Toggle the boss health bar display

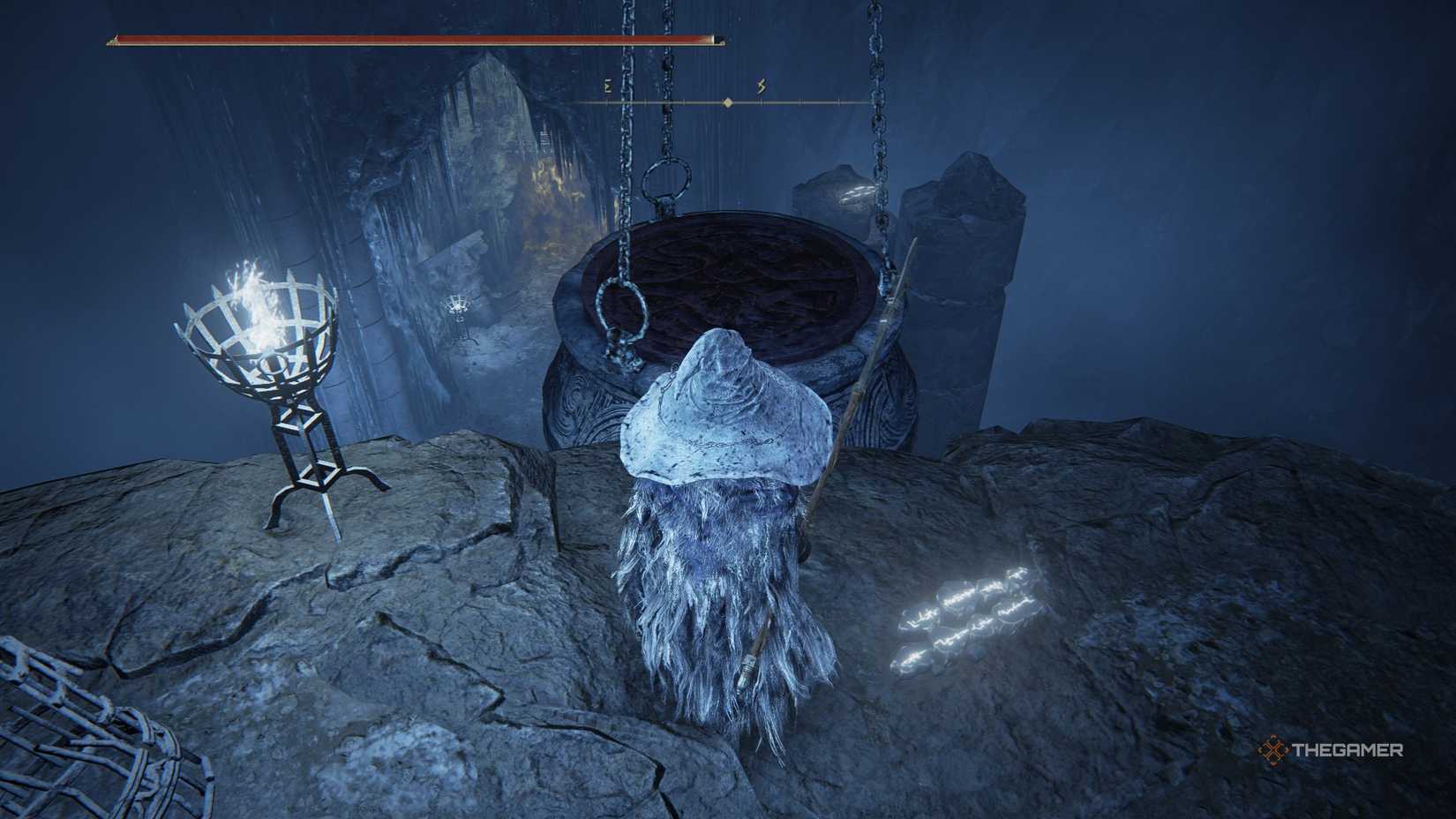pyautogui.click(x=415, y=40)
